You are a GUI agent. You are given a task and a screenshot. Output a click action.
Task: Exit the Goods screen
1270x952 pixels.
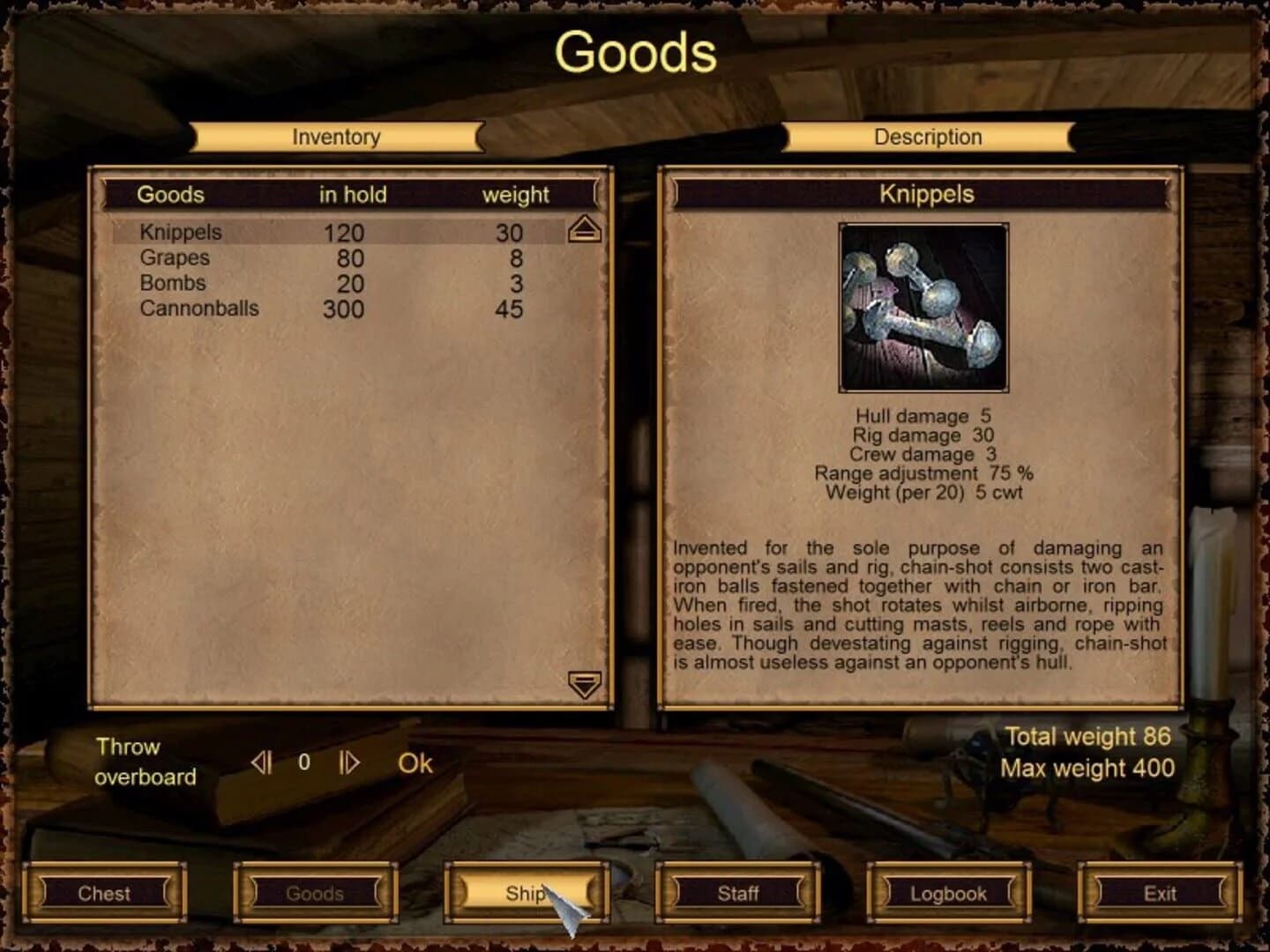1160,893
